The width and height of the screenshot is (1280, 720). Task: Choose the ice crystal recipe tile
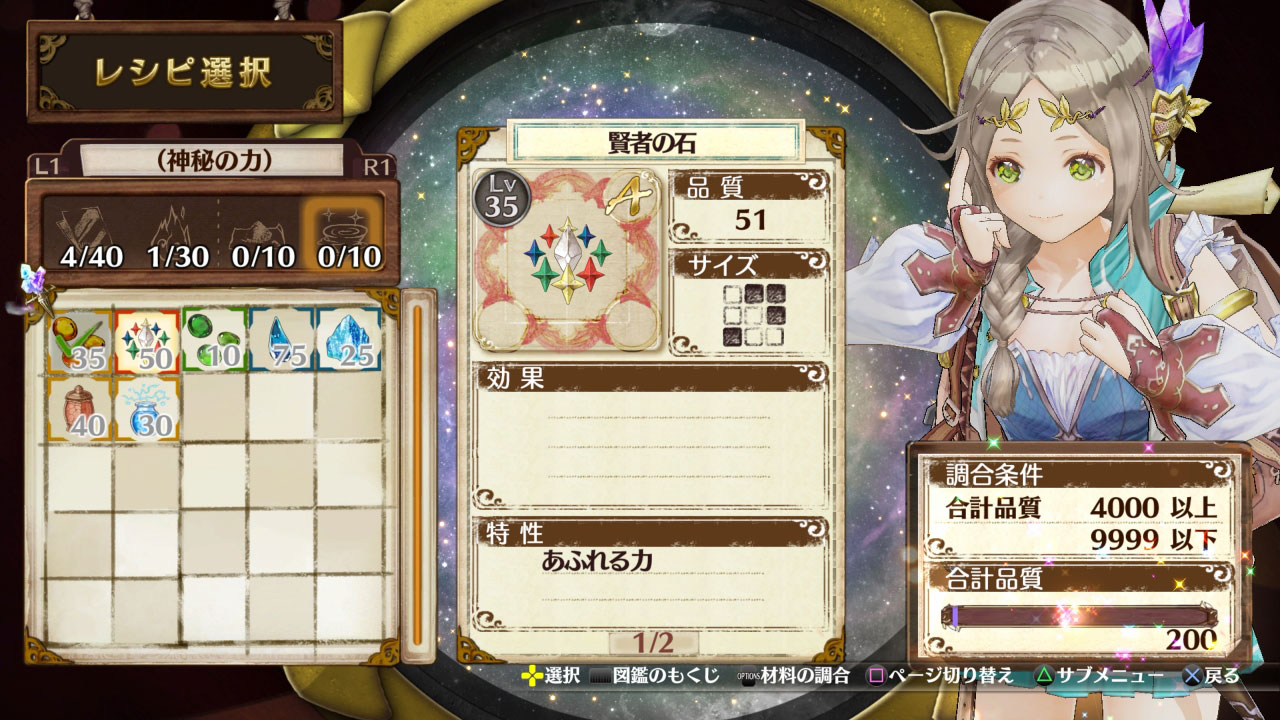coord(349,340)
